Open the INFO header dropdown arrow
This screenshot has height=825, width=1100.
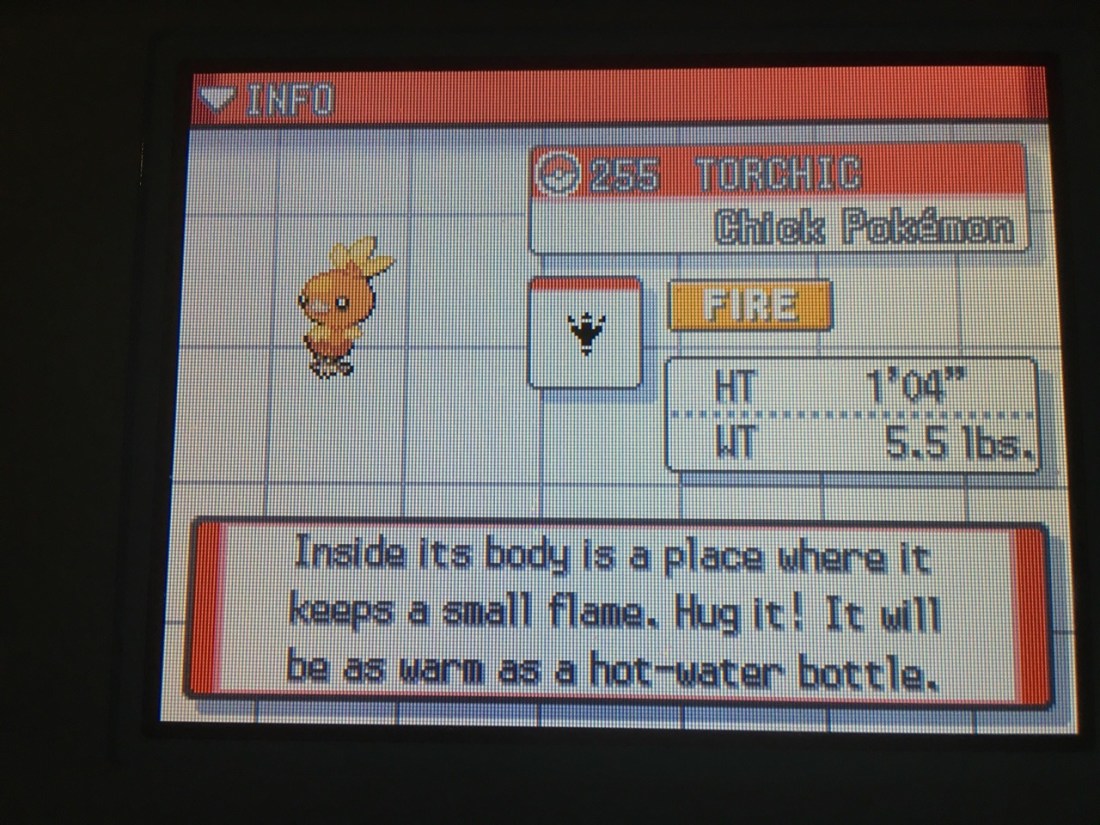(218, 99)
